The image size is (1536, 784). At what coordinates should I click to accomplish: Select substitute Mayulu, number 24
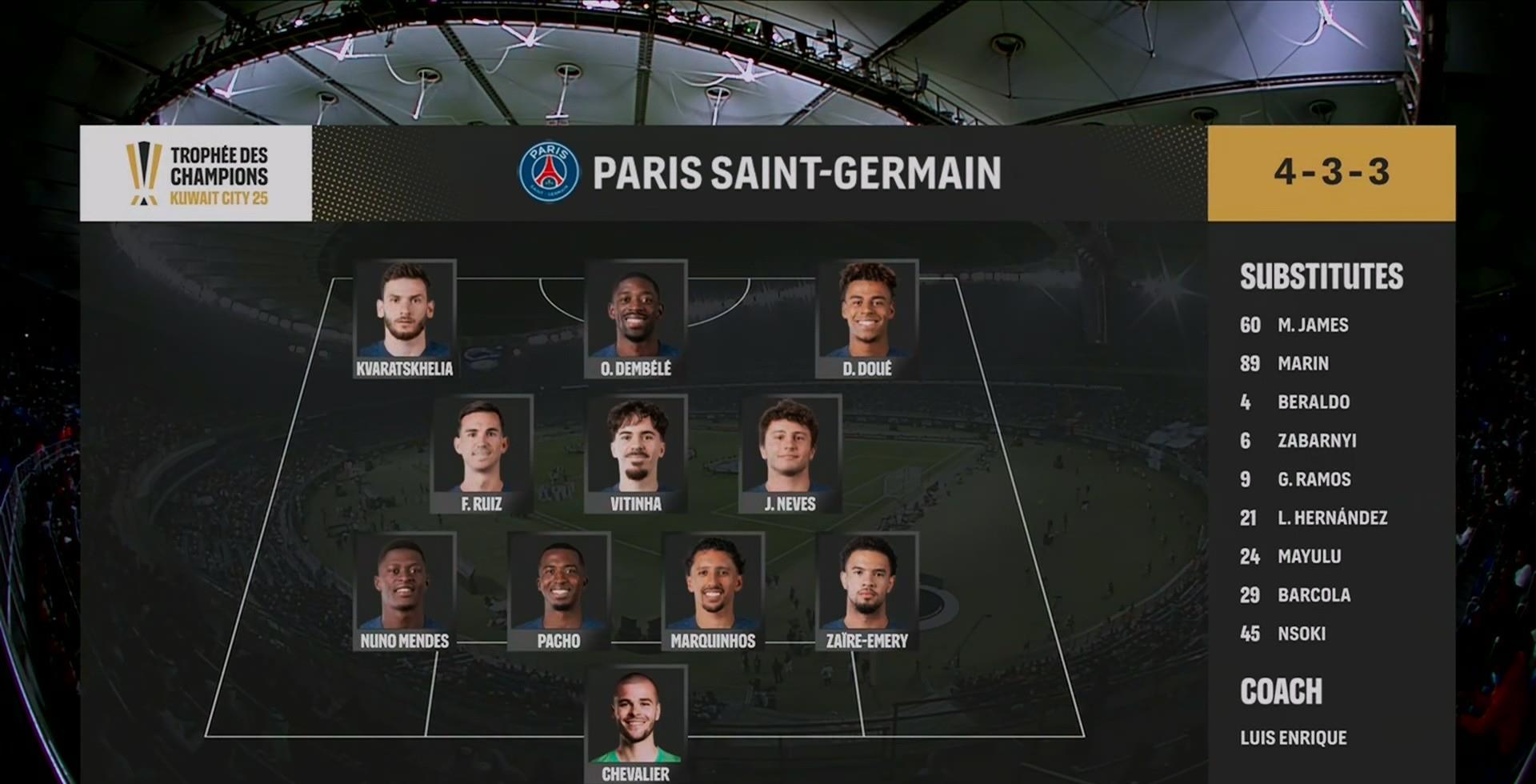click(x=1309, y=556)
